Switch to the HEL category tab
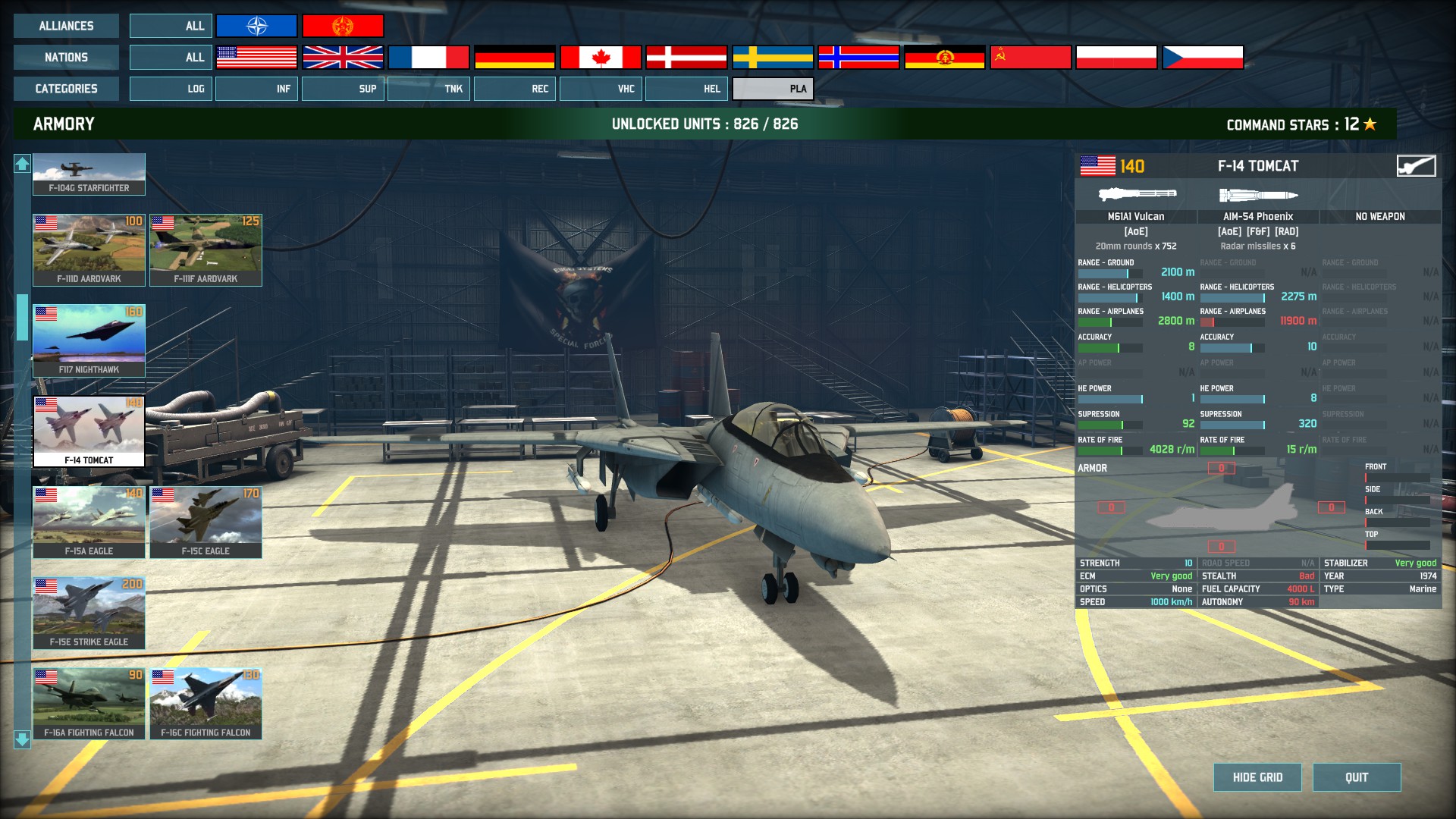This screenshot has width=1456, height=819. pos(686,89)
